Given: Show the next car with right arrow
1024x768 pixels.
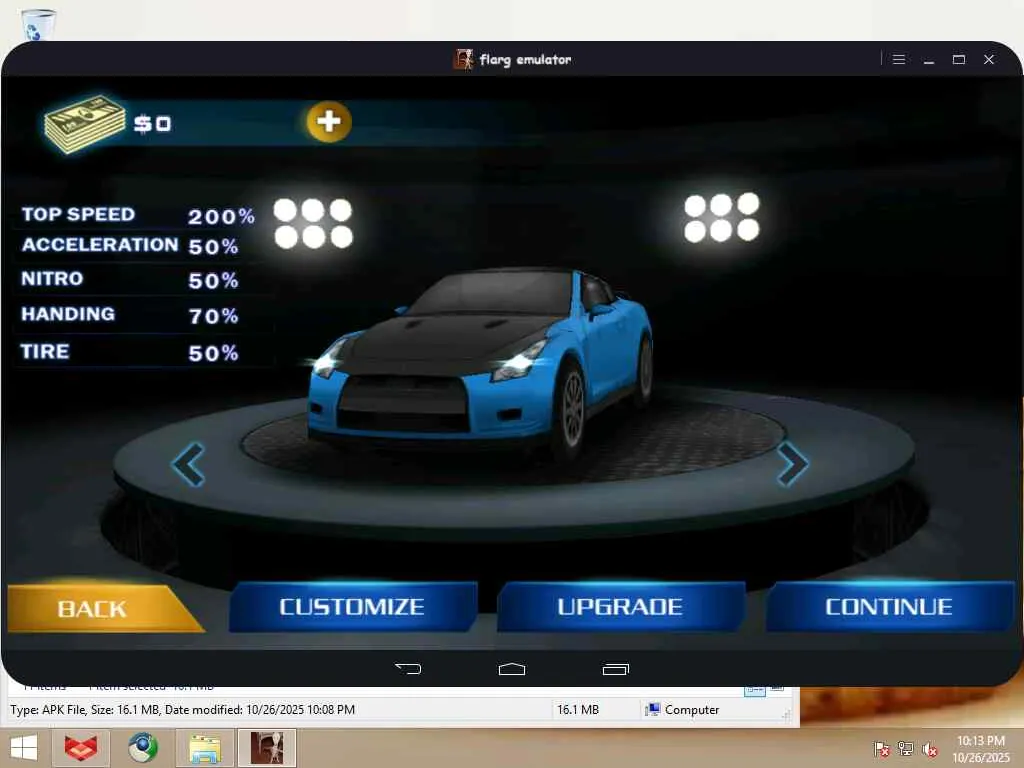Looking at the screenshot, I should [792, 464].
